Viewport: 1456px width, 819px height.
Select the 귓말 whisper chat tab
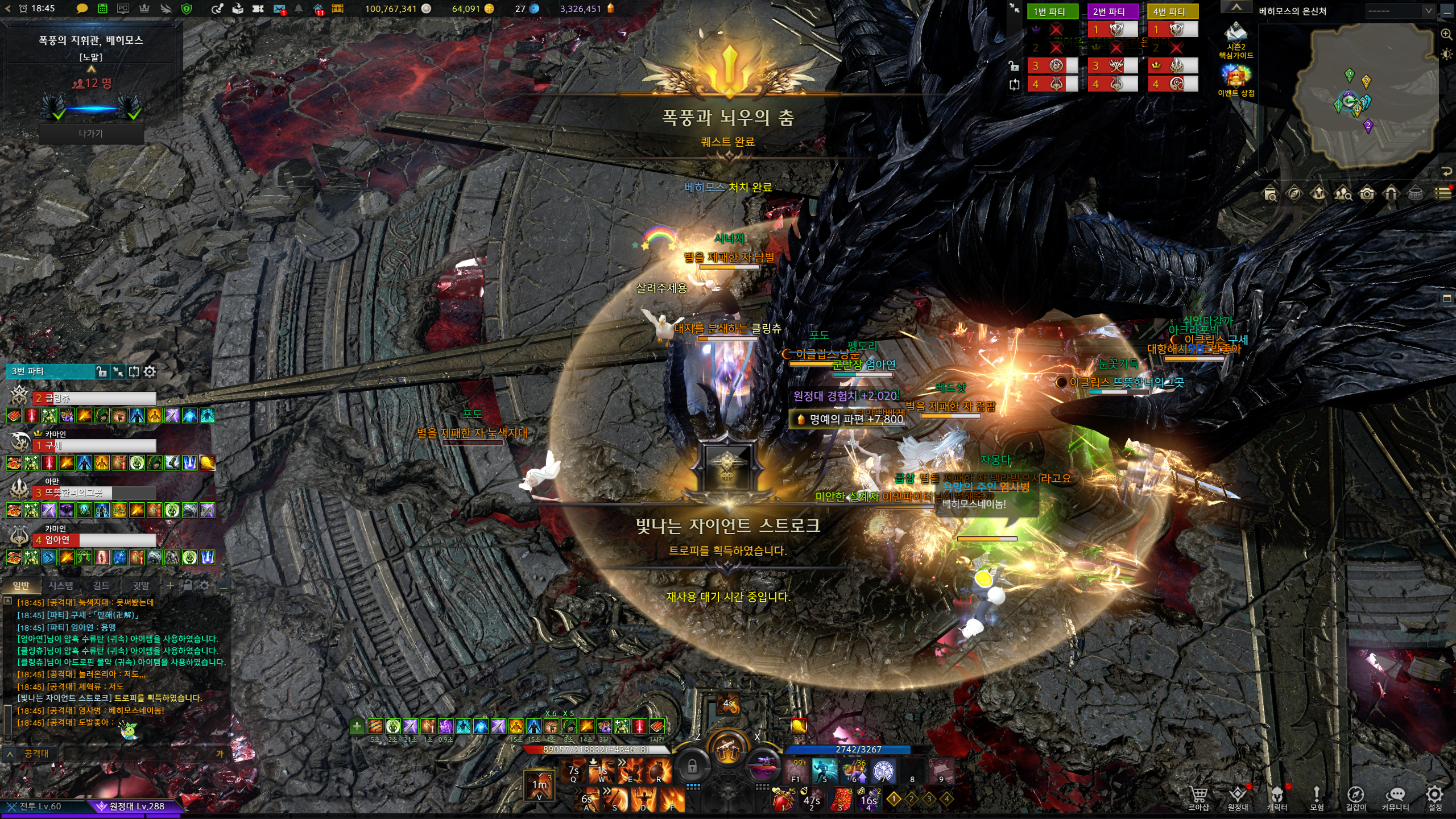coord(141,585)
